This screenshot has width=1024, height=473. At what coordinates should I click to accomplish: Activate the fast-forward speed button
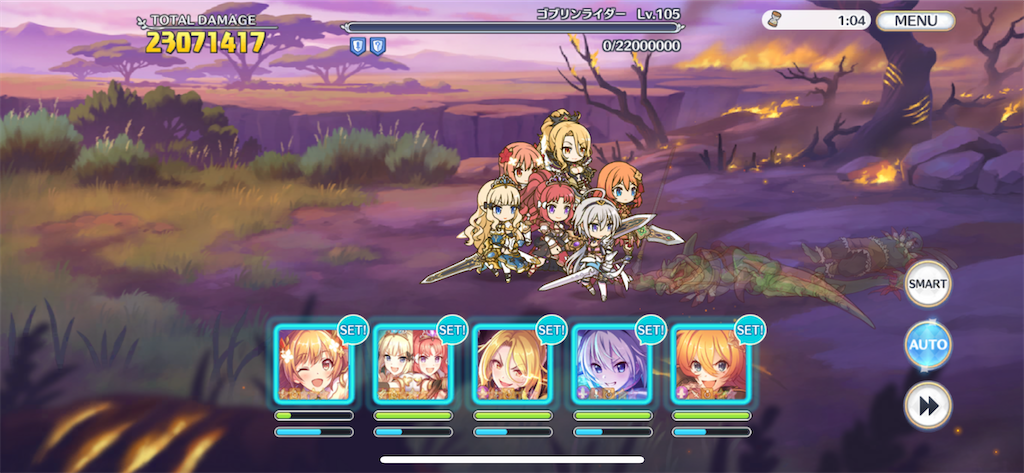click(927, 405)
